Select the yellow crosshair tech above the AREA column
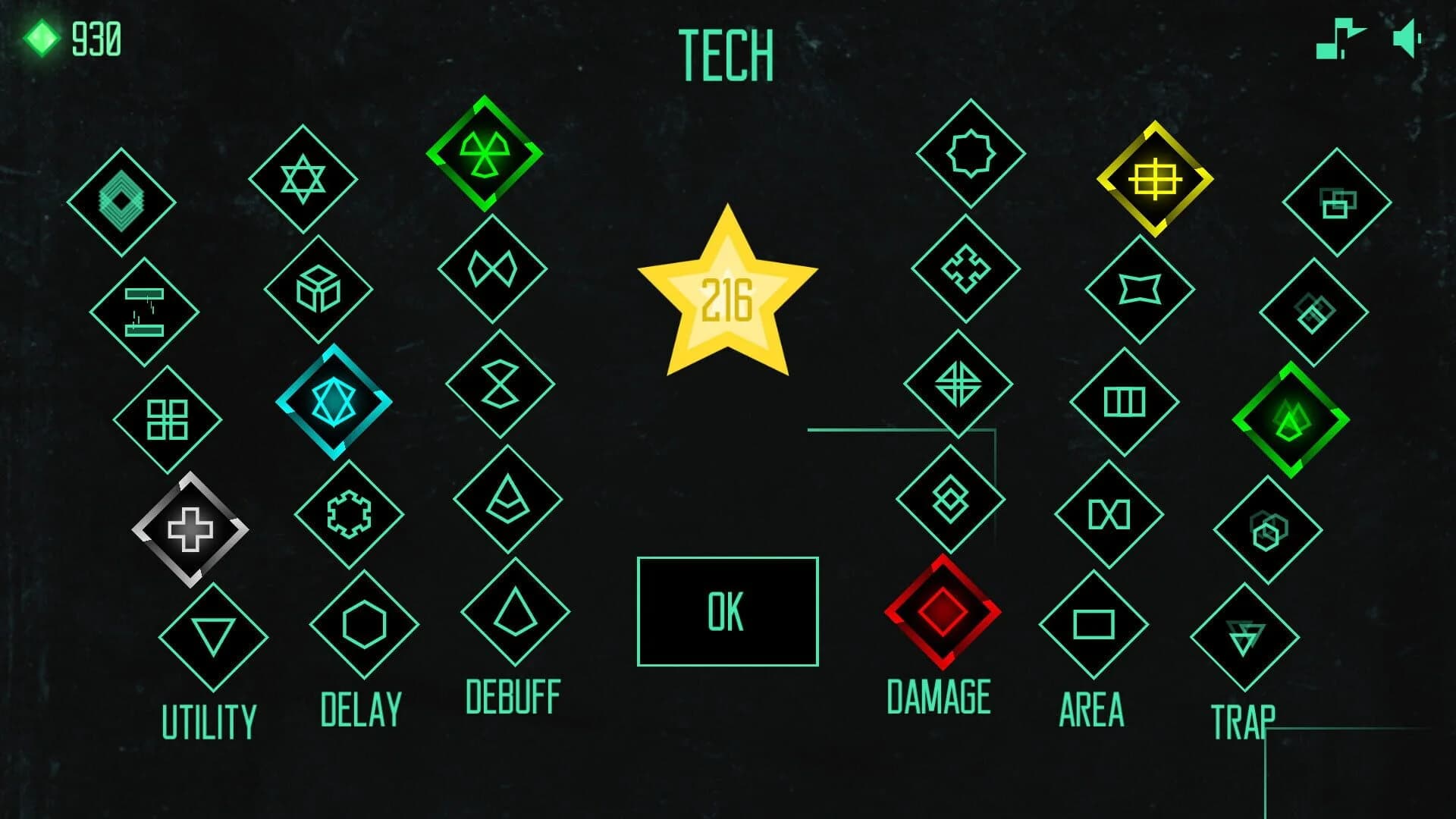The height and width of the screenshot is (819, 1456). pos(1154,180)
